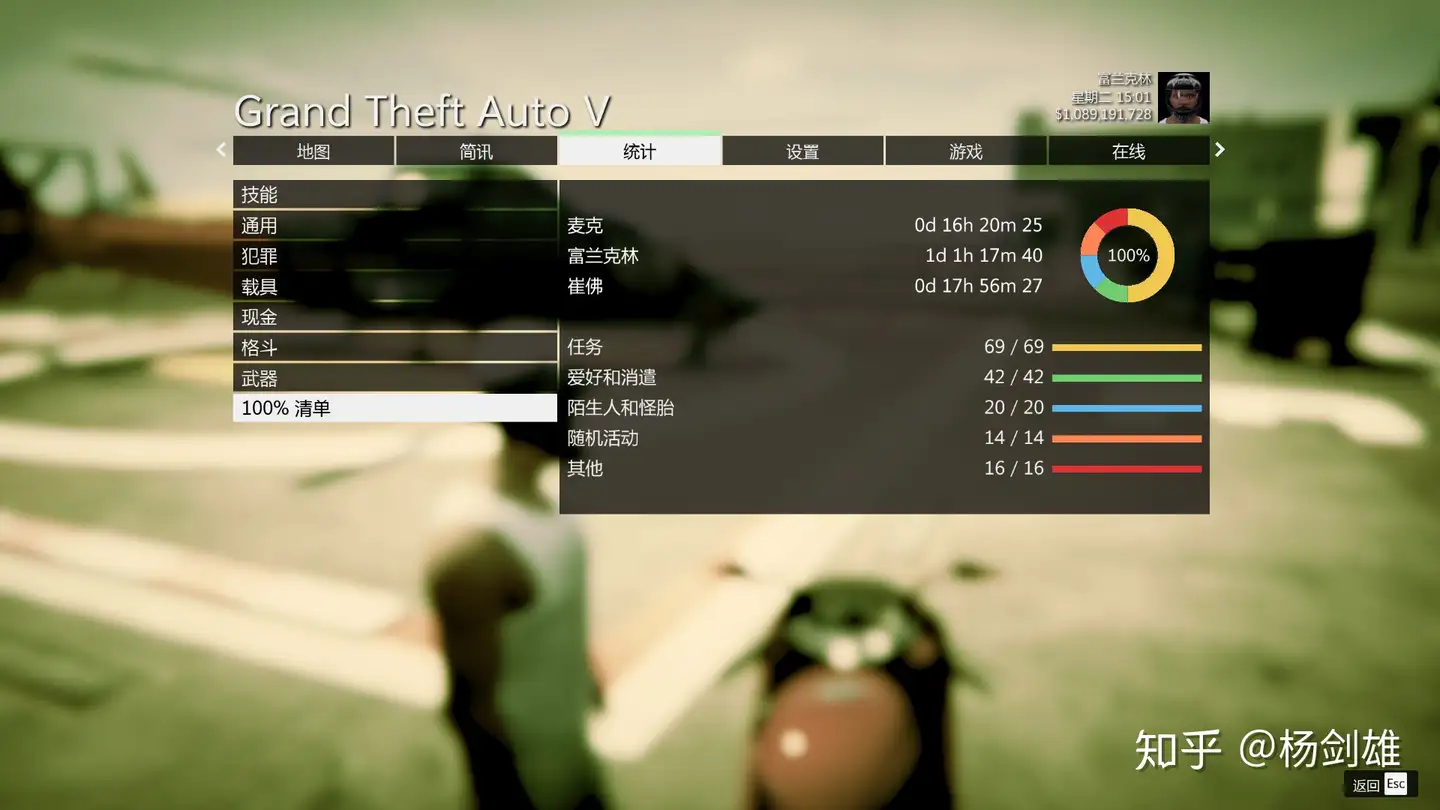Screen dimensions: 1440x810
Task: Select the 统计 tab
Action: (640, 150)
